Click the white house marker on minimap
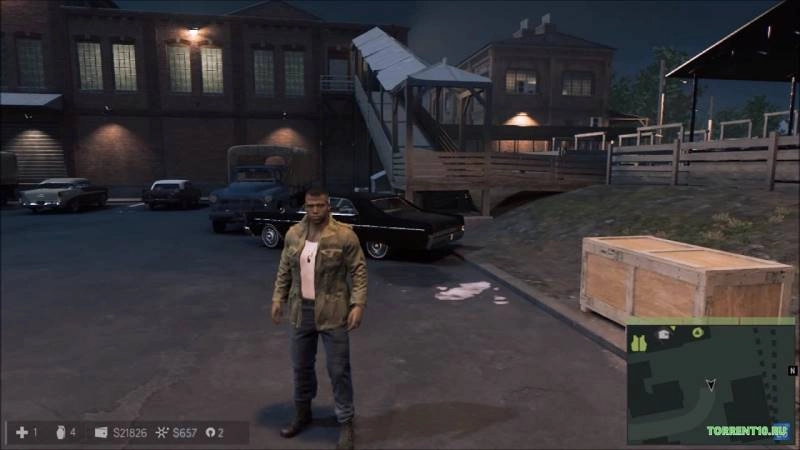The image size is (800, 450). 664,334
